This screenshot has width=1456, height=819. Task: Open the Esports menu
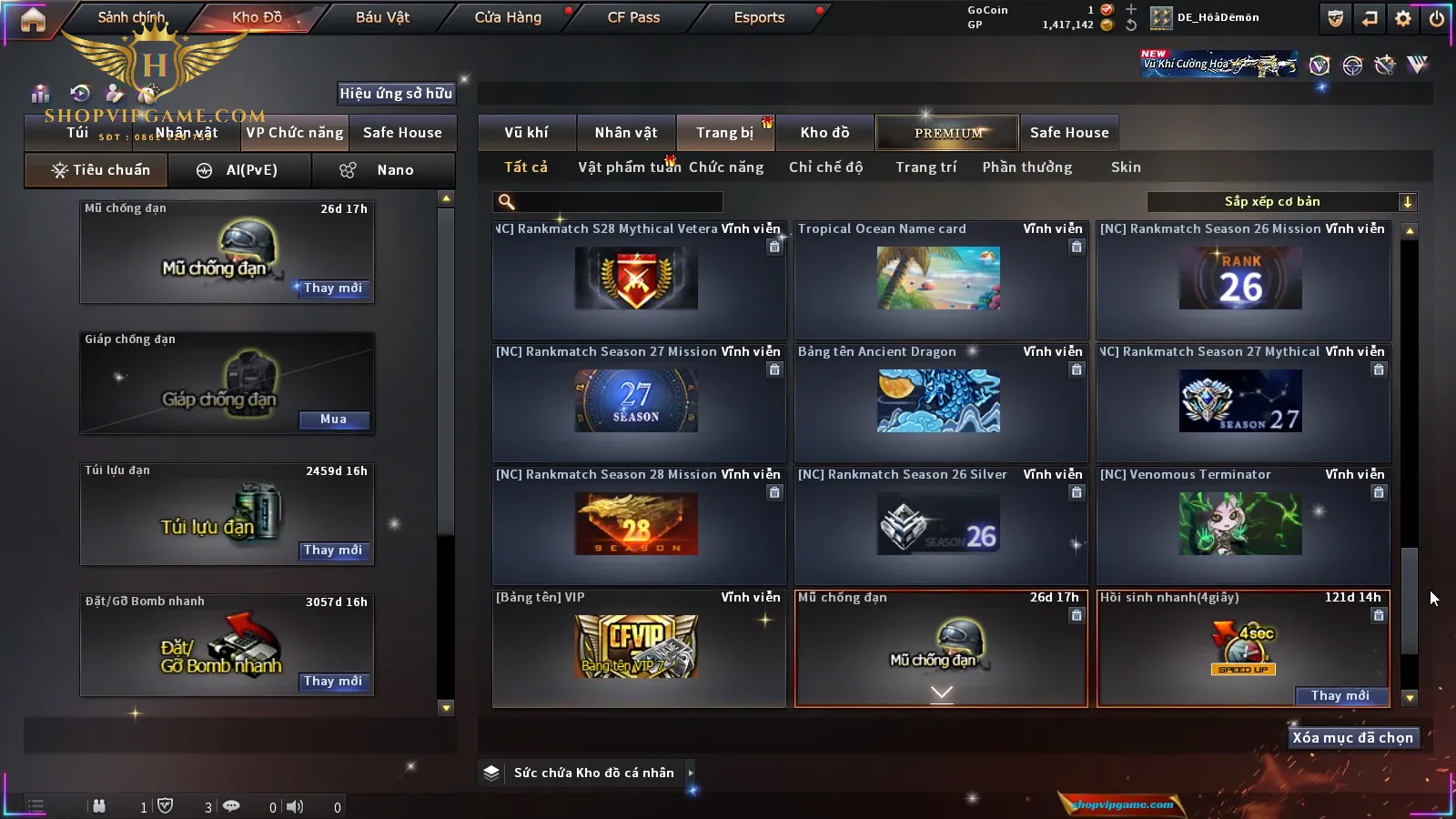click(759, 17)
